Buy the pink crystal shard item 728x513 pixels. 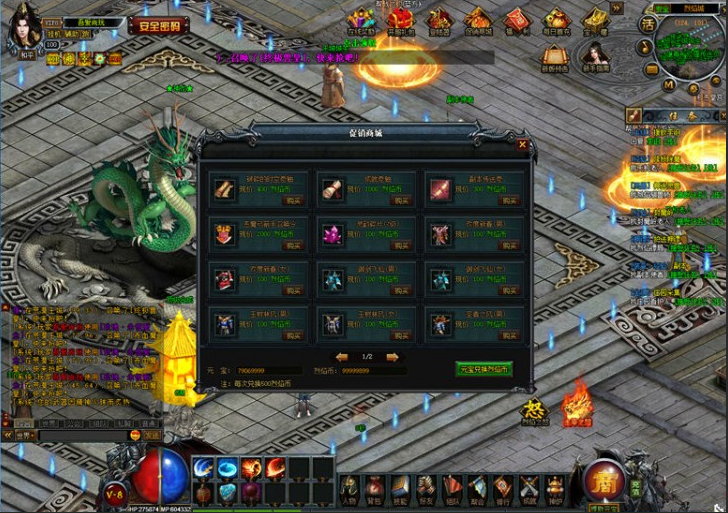(x=396, y=245)
